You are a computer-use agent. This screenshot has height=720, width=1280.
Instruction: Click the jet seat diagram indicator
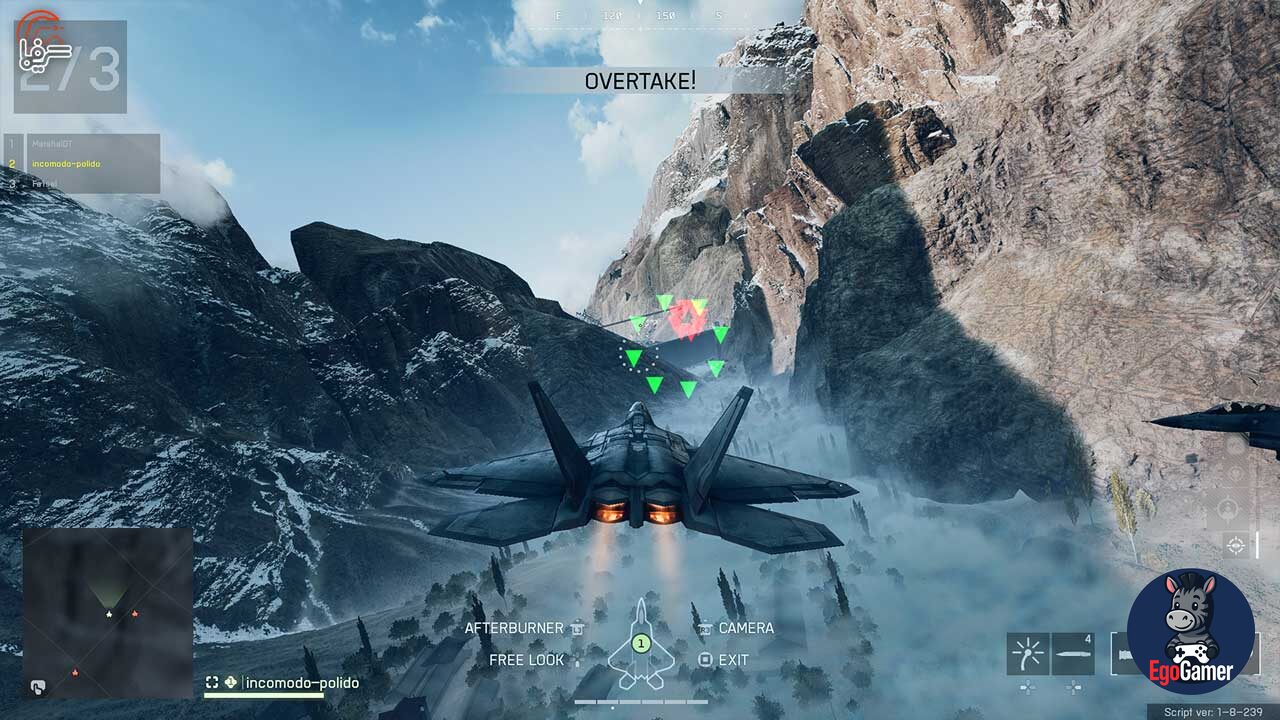[641, 645]
